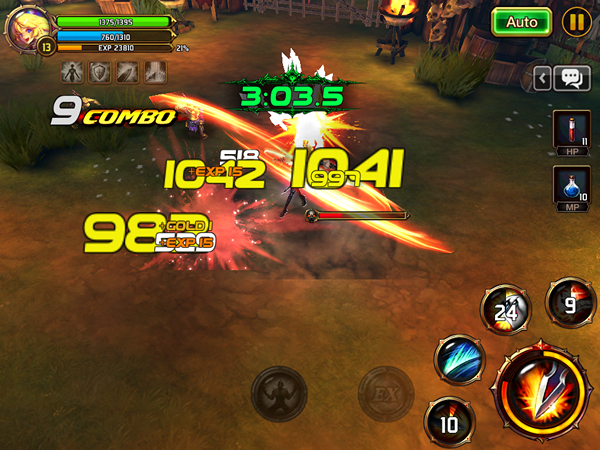Use the red HP potion
This screenshot has width=600, height=450.
(x=569, y=133)
